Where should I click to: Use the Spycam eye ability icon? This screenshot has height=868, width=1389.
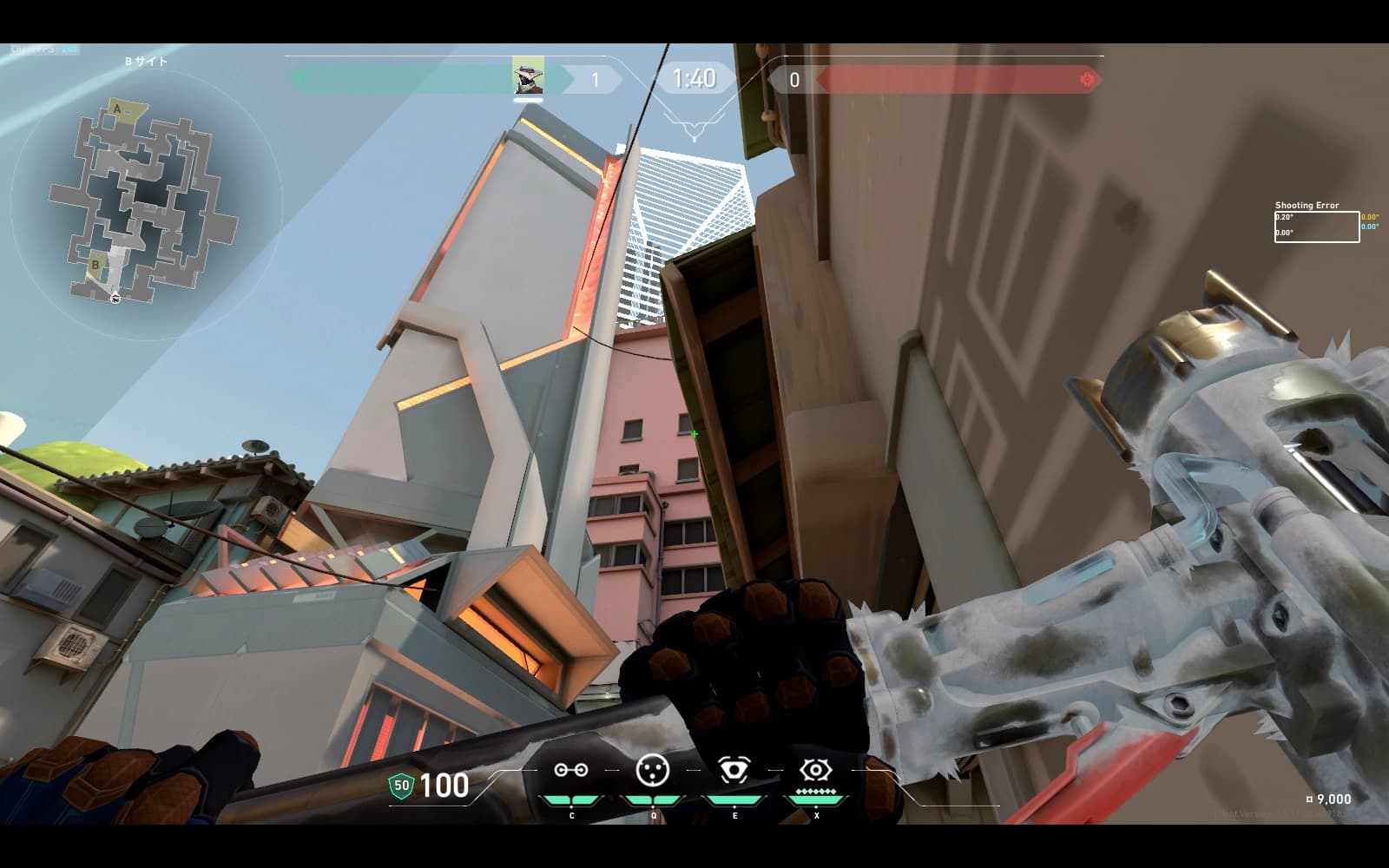tap(734, 770)
